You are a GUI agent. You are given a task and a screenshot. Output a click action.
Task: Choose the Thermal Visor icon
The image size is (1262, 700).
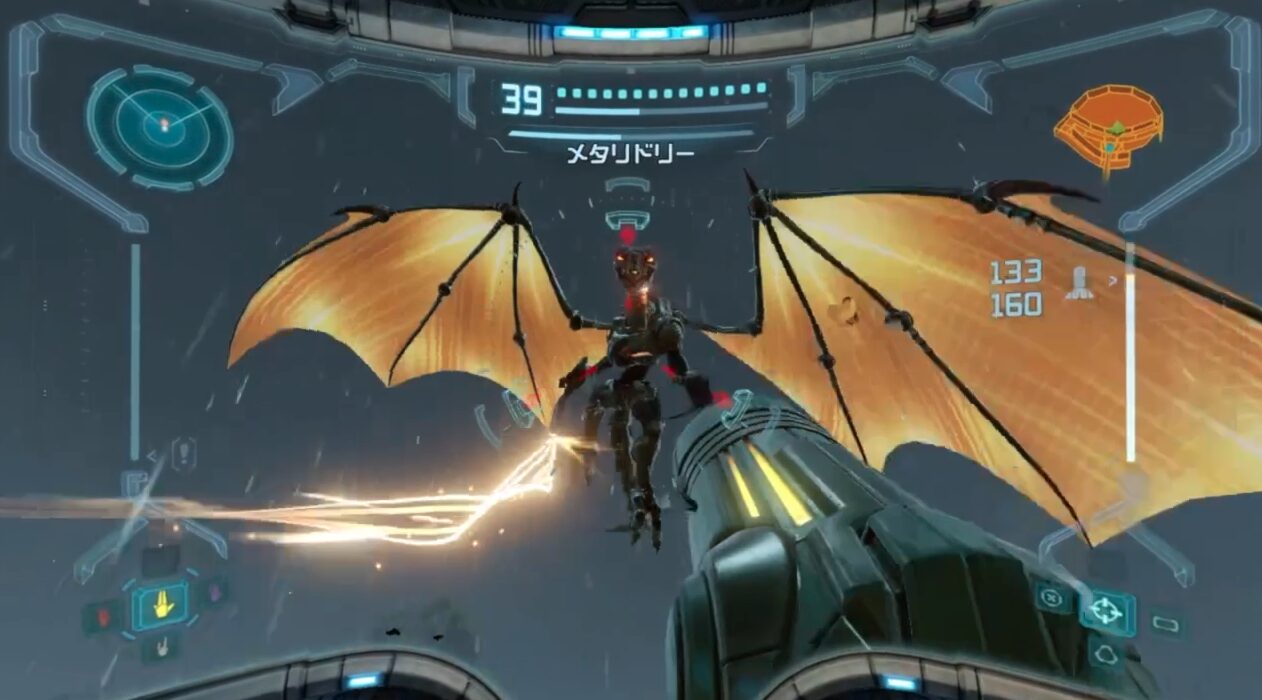tap(1105, 655)
